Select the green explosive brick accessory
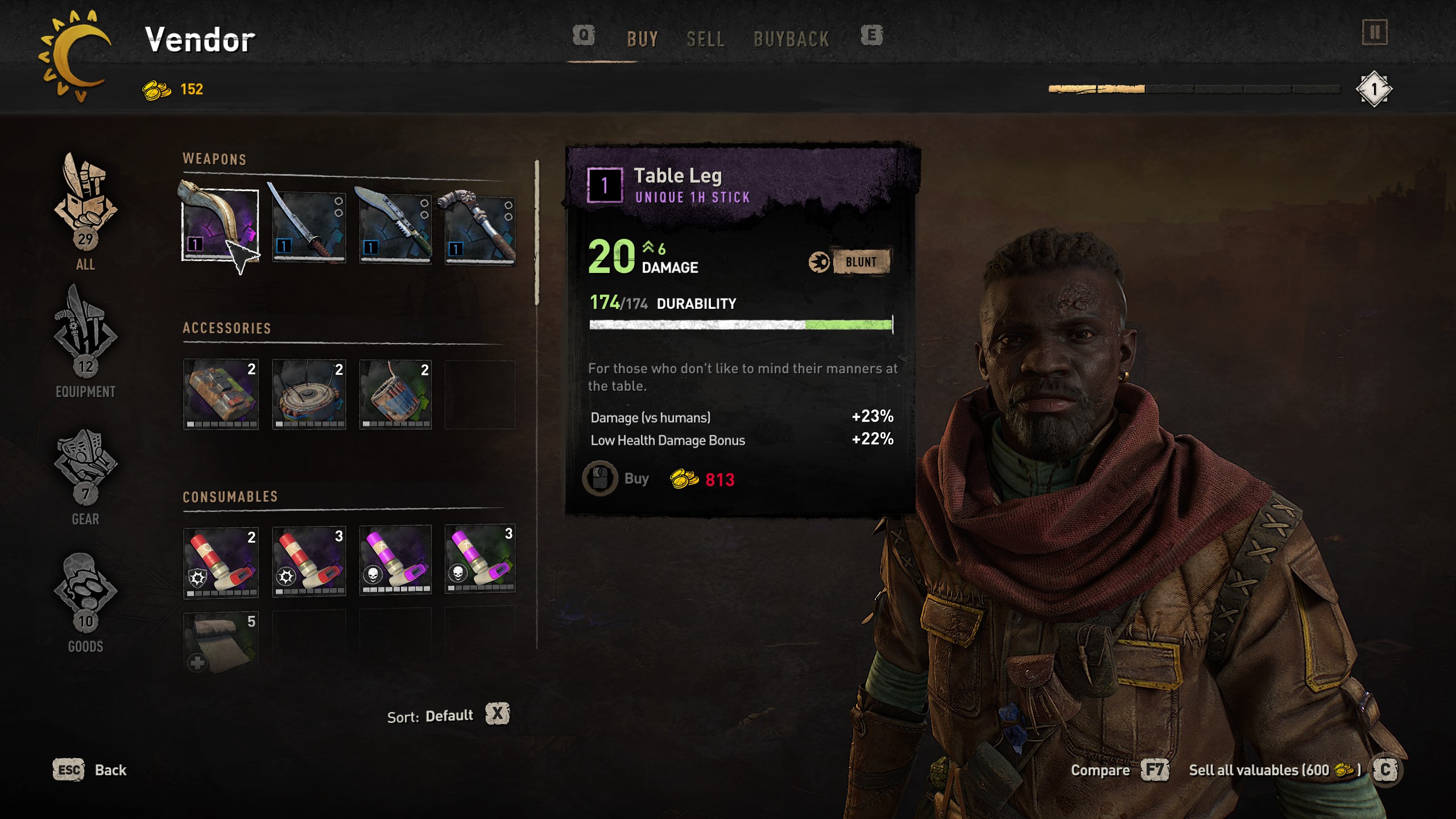The height and width of the screenshot is (819, 1456). click(x=221, y=394)
